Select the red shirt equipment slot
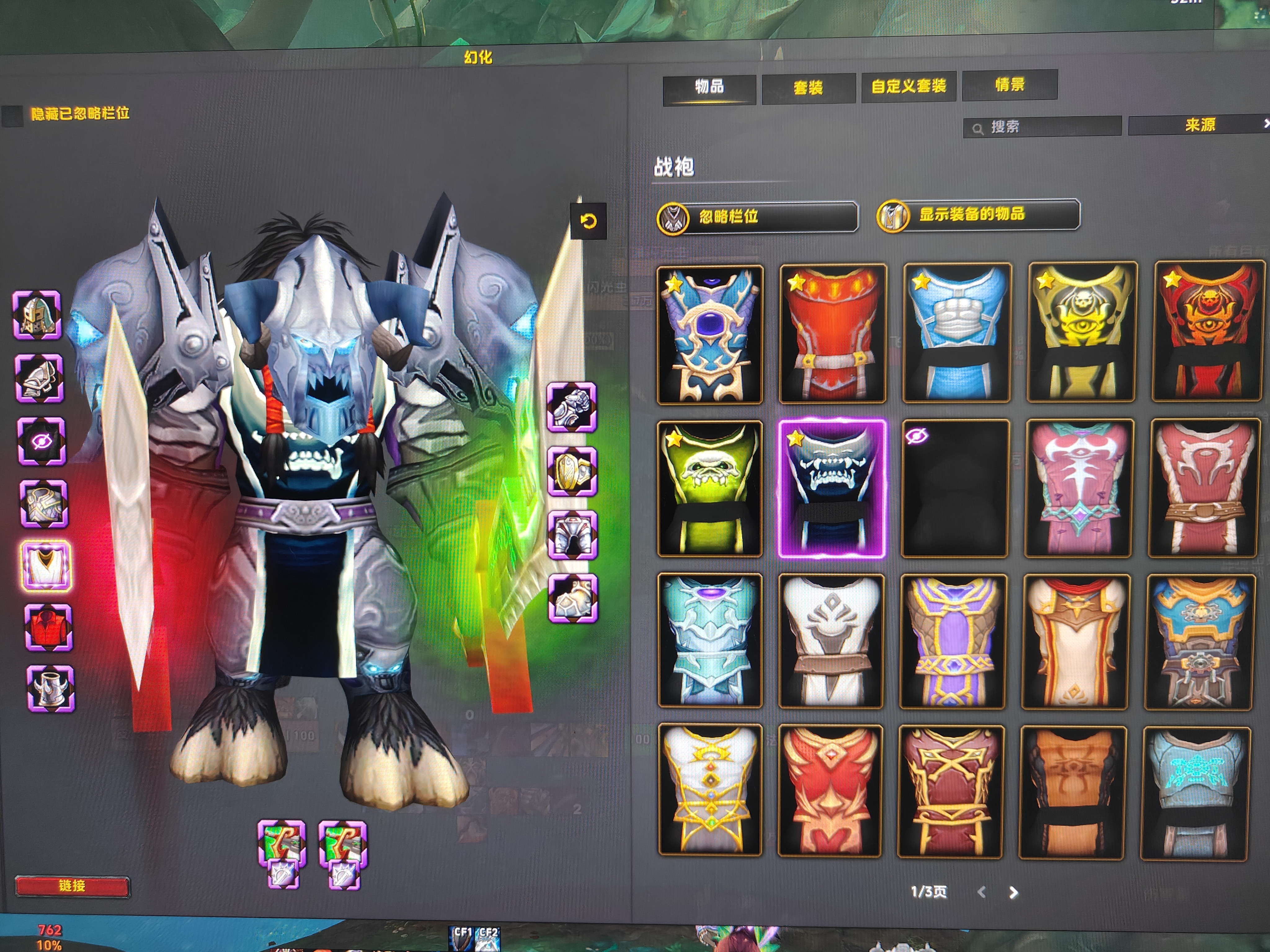 [x=48, y=627]
